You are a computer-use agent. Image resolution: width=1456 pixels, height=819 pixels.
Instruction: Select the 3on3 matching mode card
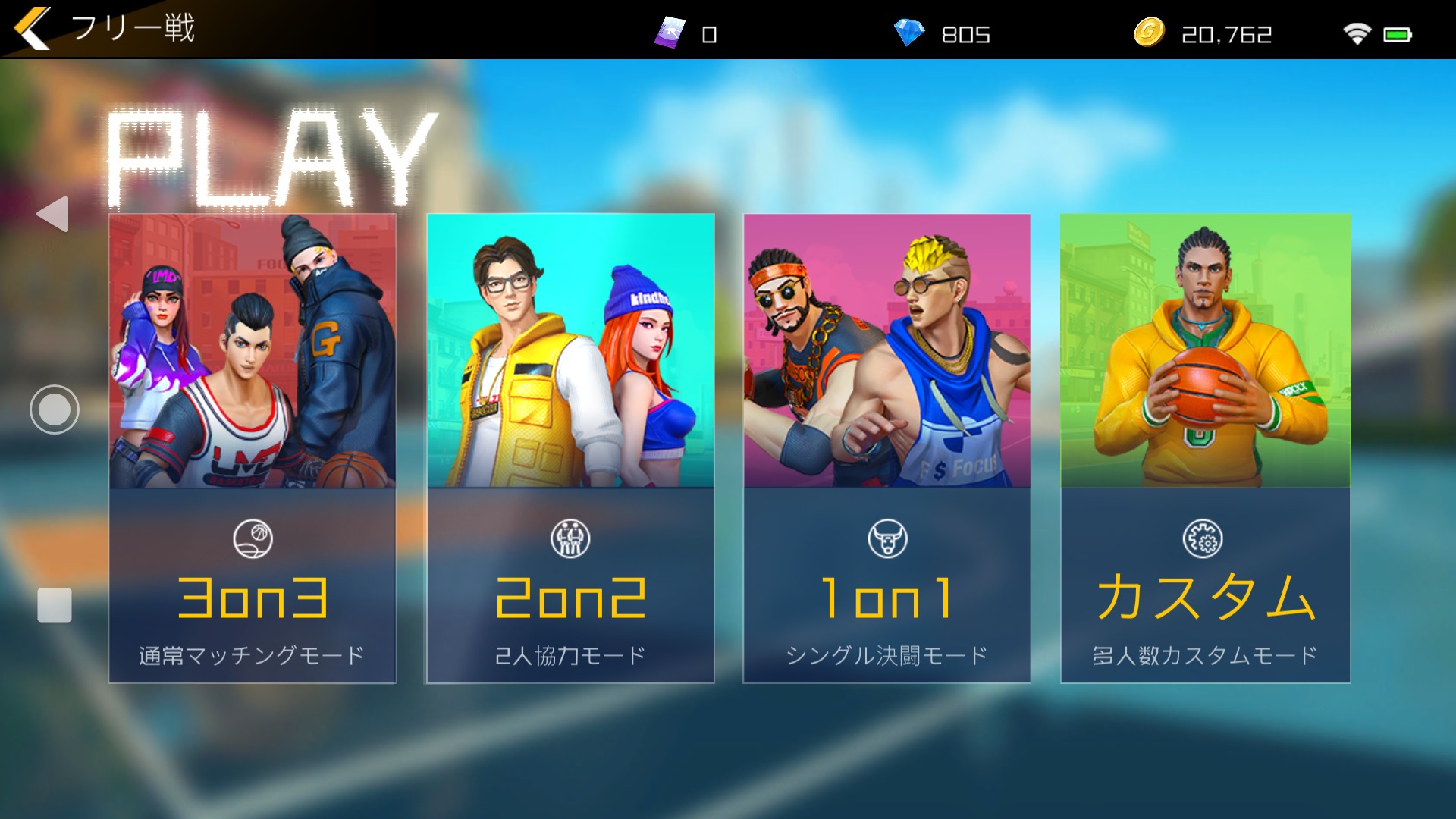coord(252,447)
